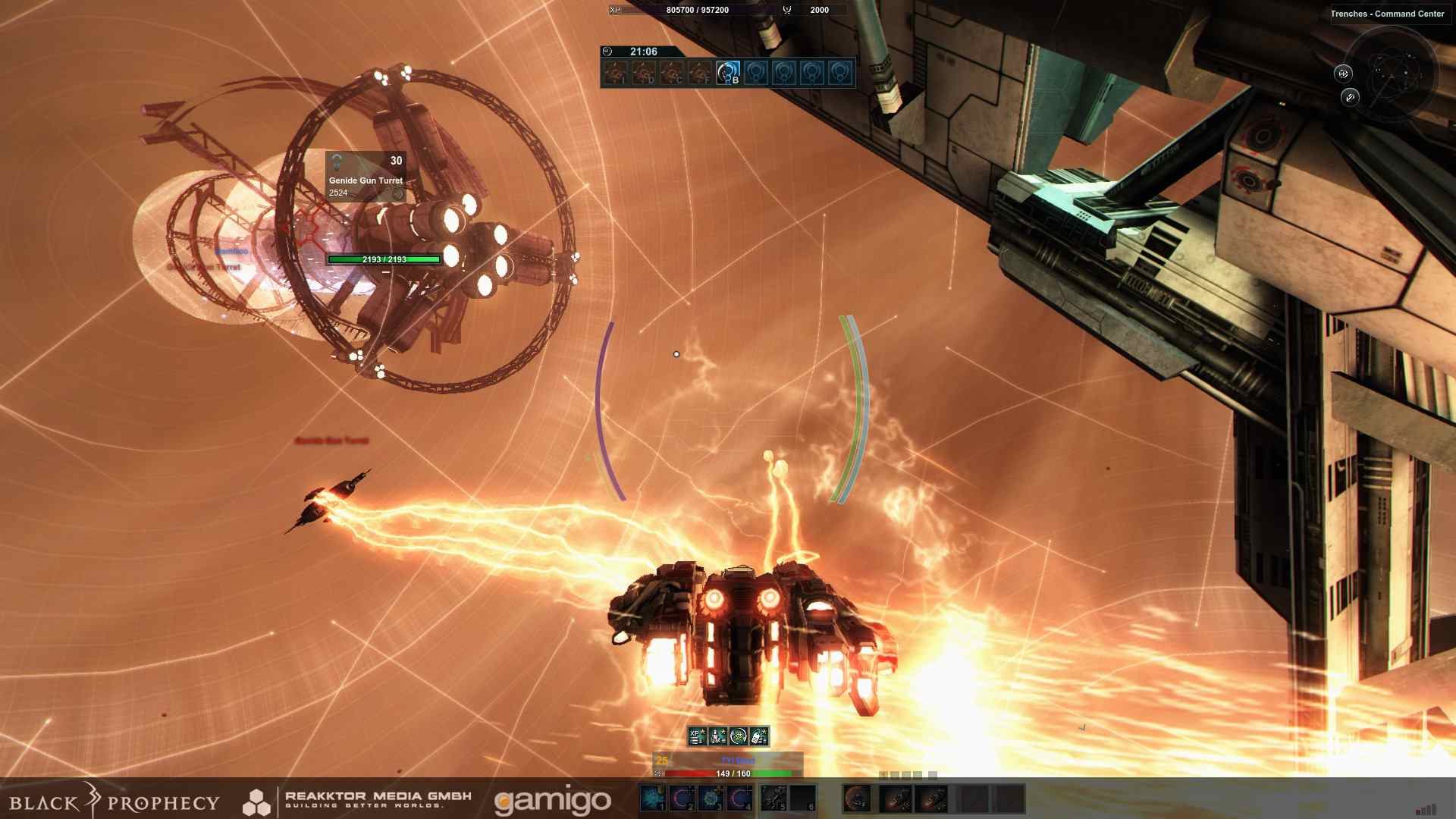Click the price tag buff icon
This screenshot has height=819, width=1456.
pyautogui.click(x=759, y=736)
